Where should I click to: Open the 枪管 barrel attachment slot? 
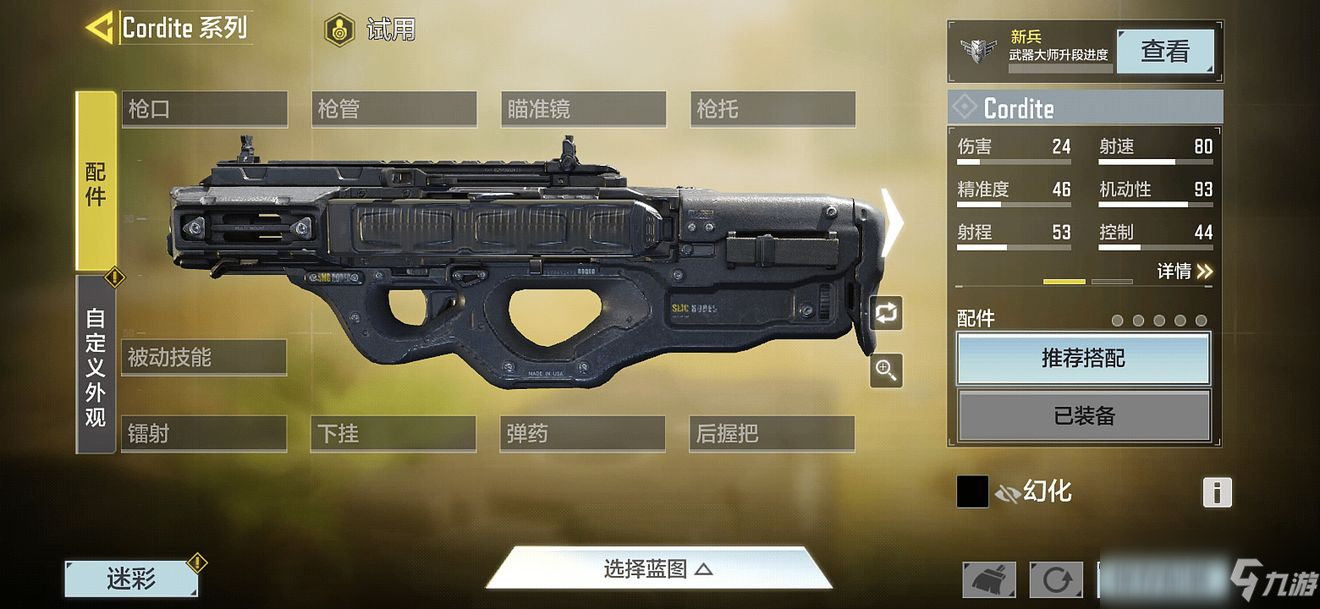click(393, 109)
